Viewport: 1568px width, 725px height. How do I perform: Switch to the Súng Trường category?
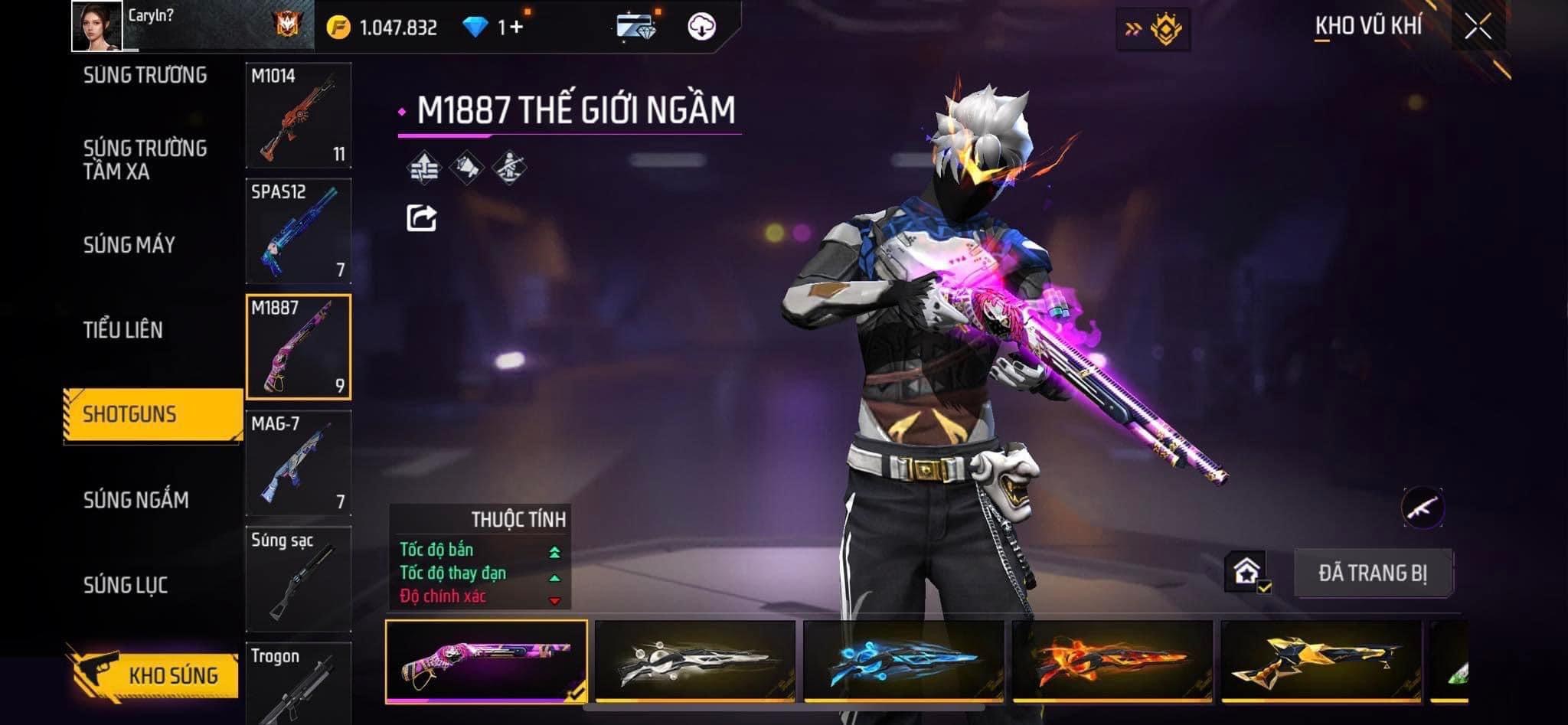tap(145, 75)
